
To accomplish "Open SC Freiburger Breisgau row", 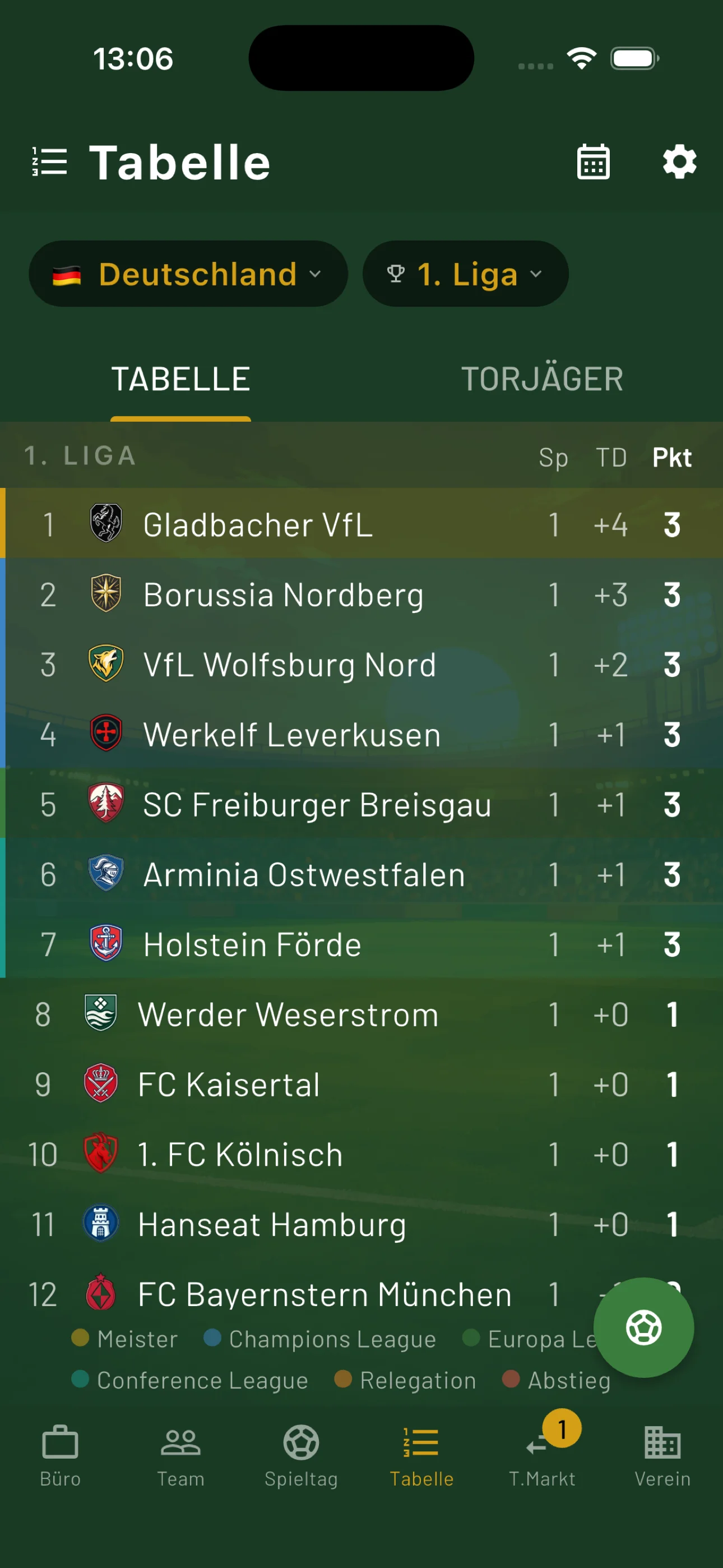I will coord(361,804).
